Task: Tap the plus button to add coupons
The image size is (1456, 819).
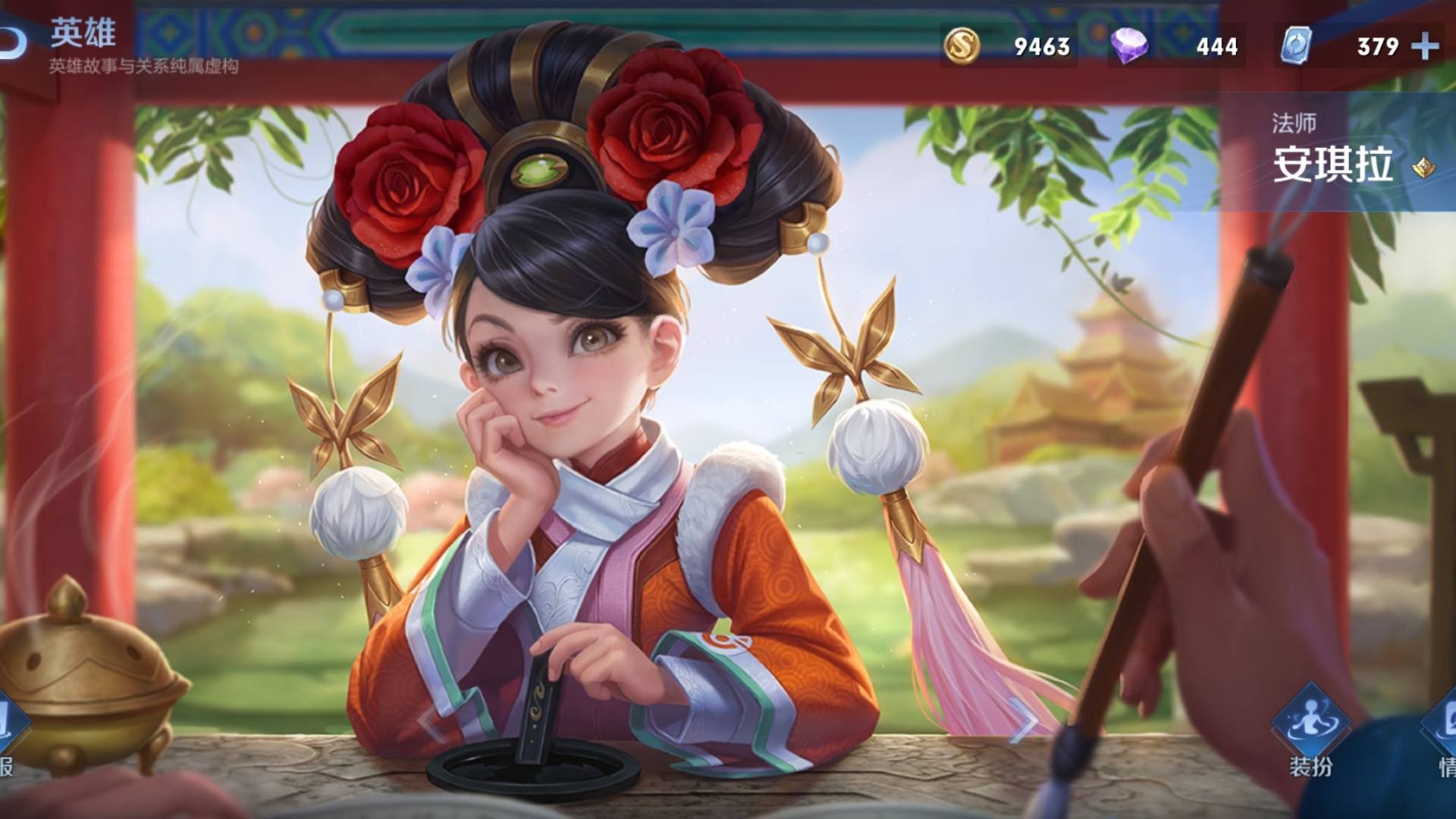Action: pyautogui.click(x=1425, y=46)
